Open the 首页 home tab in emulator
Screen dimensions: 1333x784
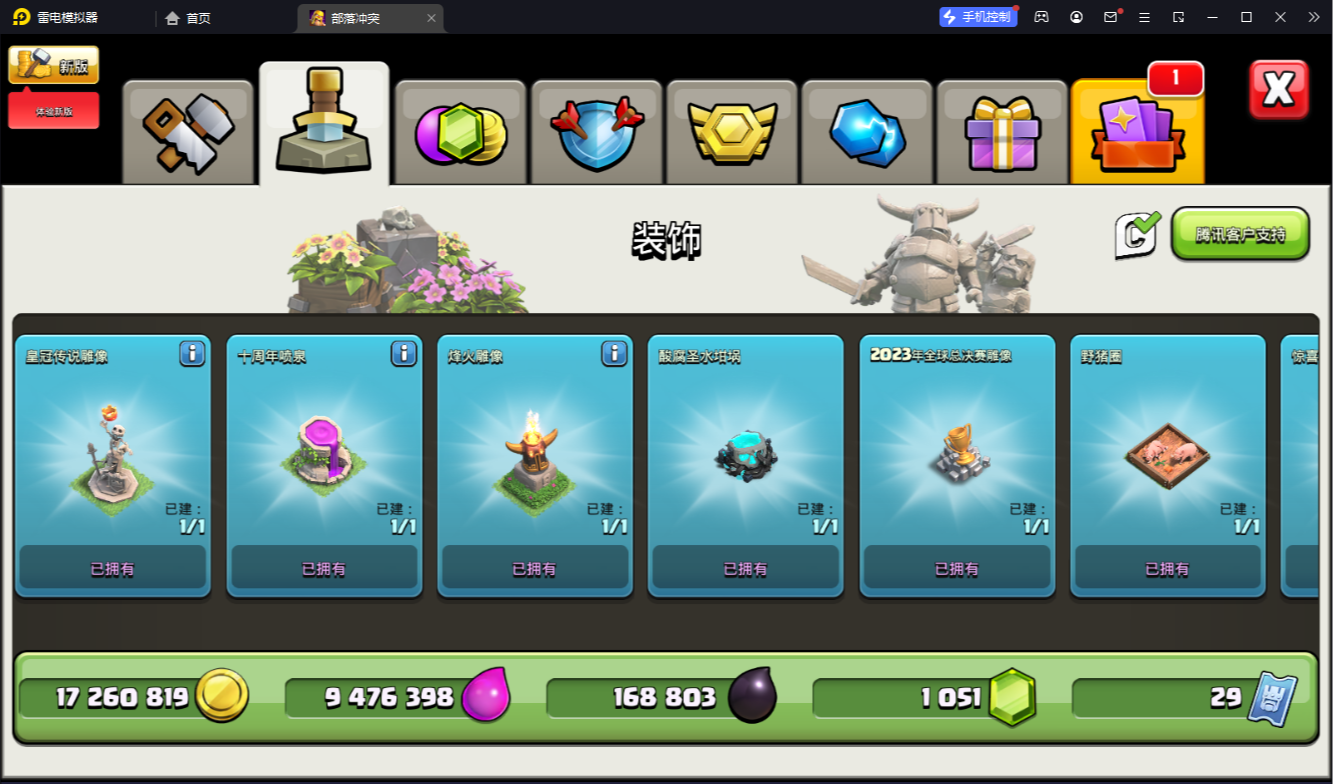(188, 18)
